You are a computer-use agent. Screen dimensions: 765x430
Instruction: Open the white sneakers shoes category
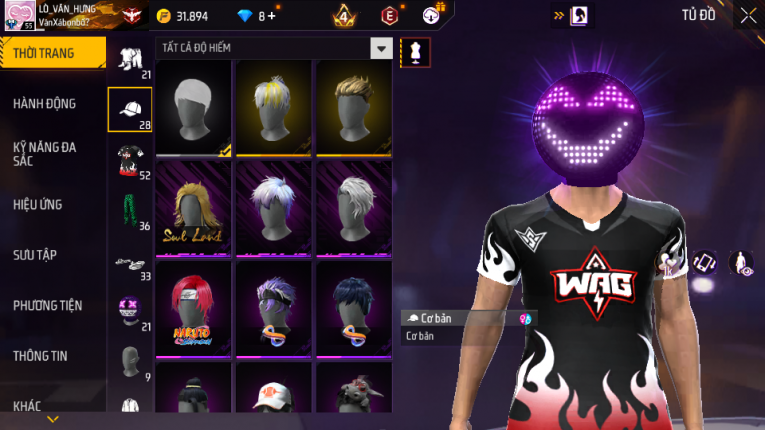130,263
